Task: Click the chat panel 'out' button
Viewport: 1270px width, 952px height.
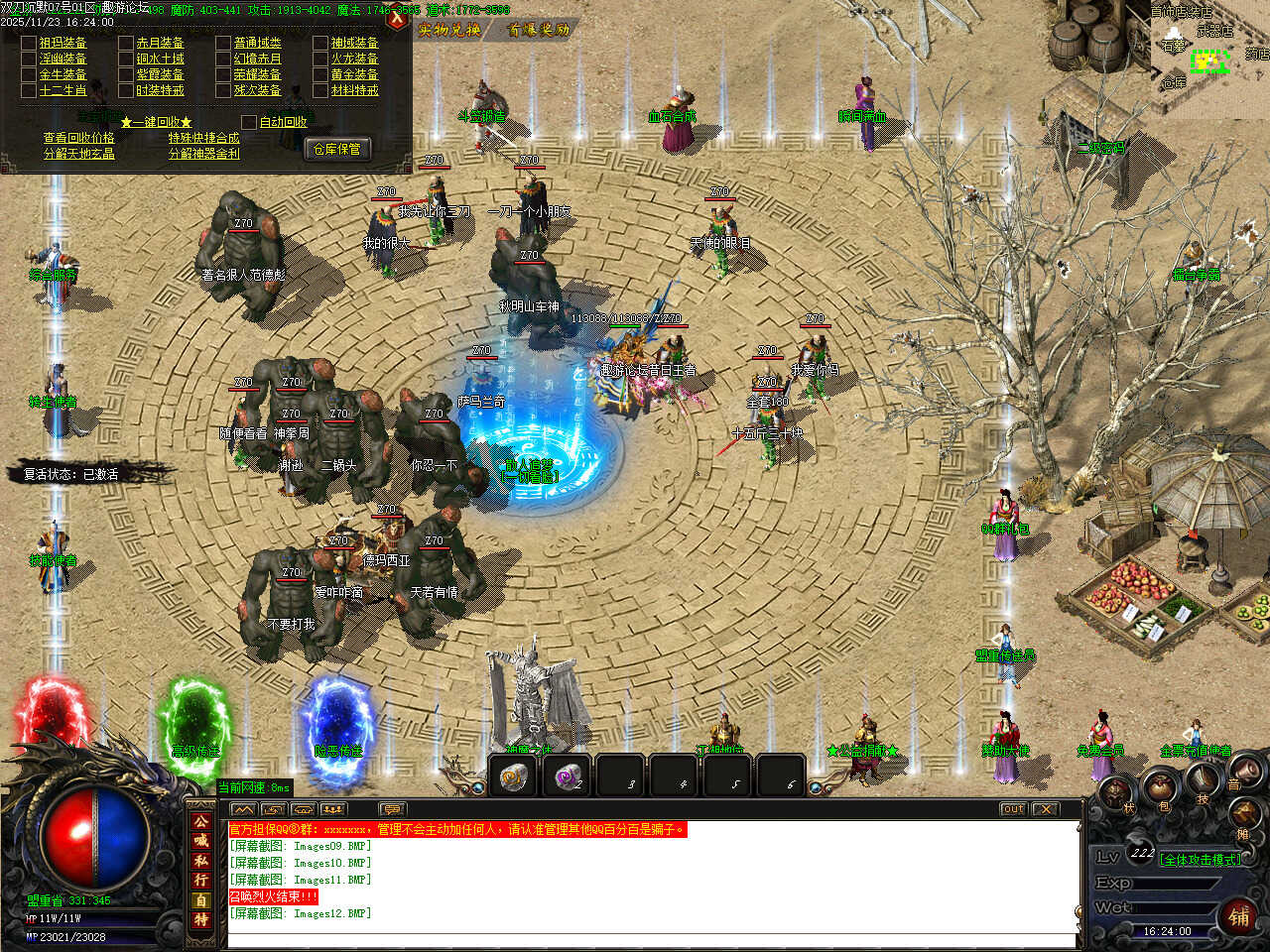Action: point(1013,809)
